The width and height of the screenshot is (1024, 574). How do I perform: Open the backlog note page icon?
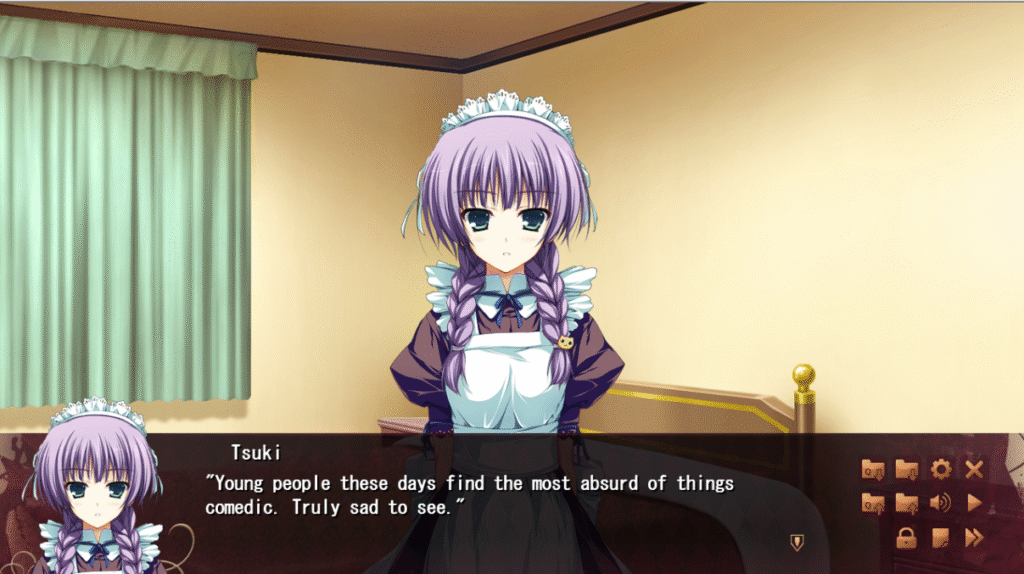click(x=940, y=538)
